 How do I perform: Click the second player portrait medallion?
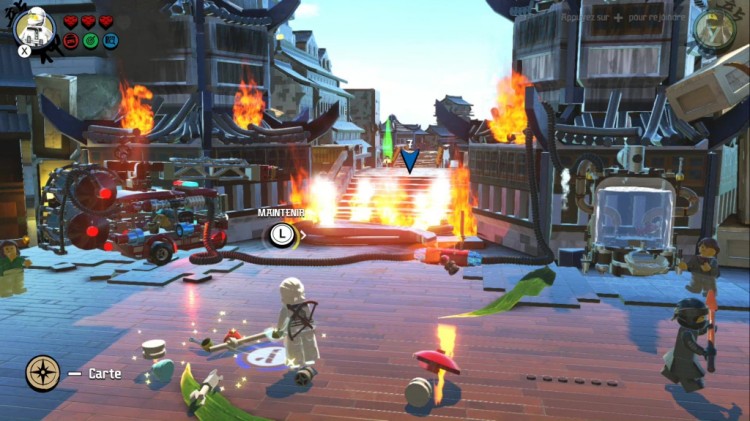(x=714, y=27)
